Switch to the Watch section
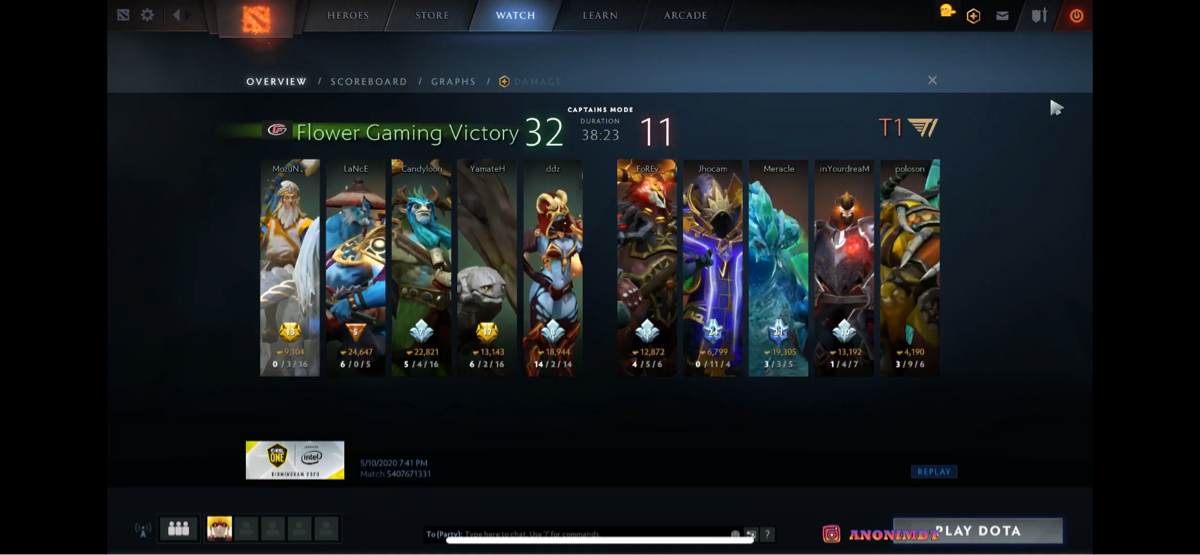 (x=515, y=16)
